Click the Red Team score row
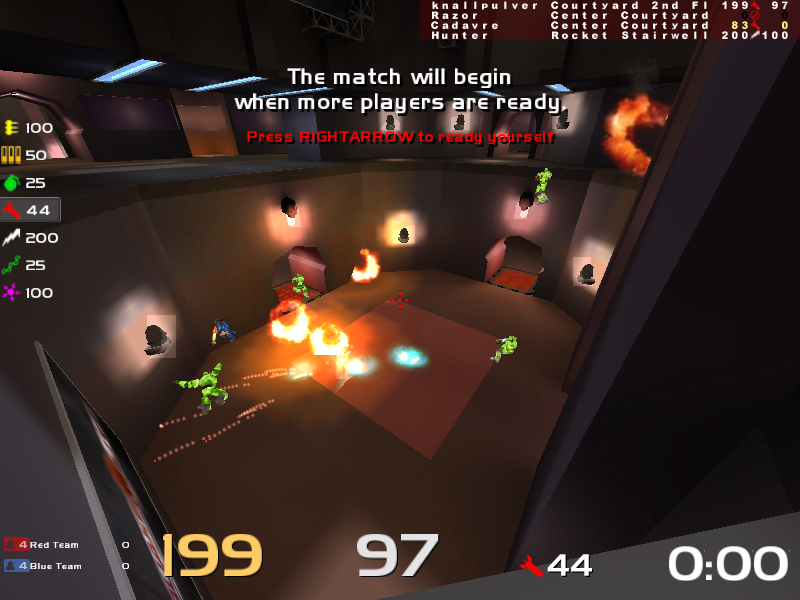Image resolution: width=800 pixels, height=600 pixels. click(x=66, y=545)
